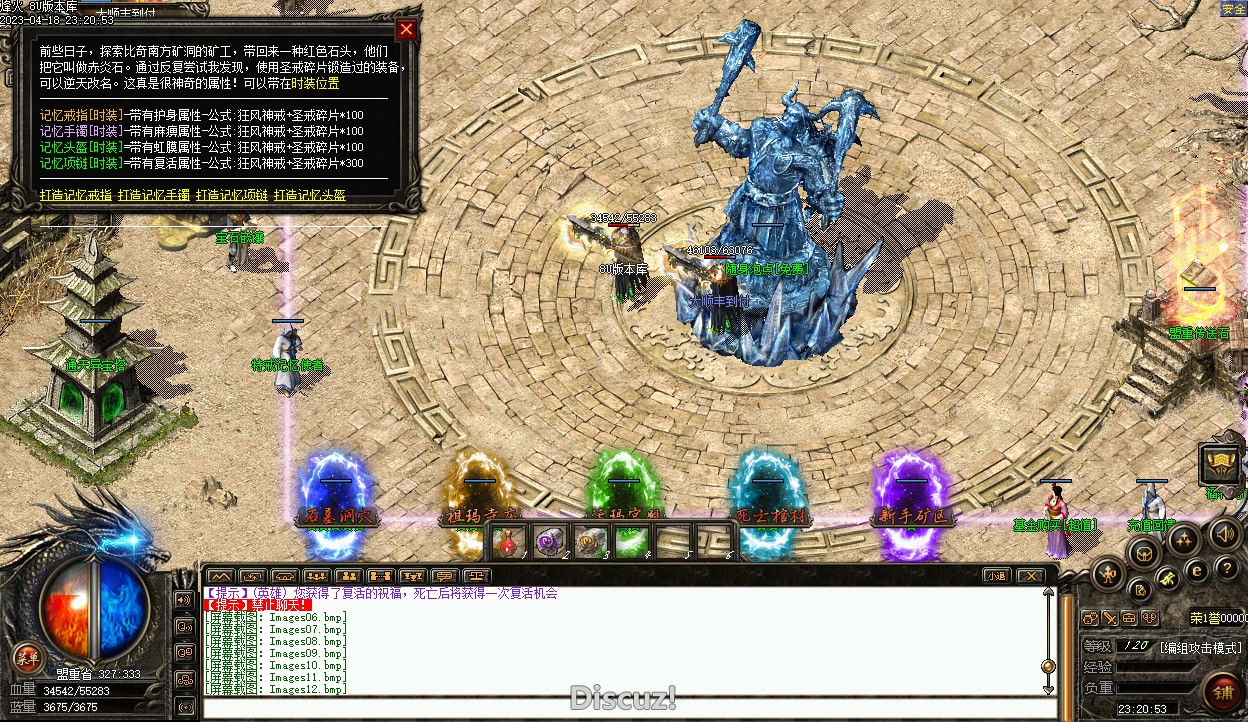Viewport: 1248px width, 722px height.
Task: Open the four-sparkle skills icon button
Action: tap(1184, 540)
